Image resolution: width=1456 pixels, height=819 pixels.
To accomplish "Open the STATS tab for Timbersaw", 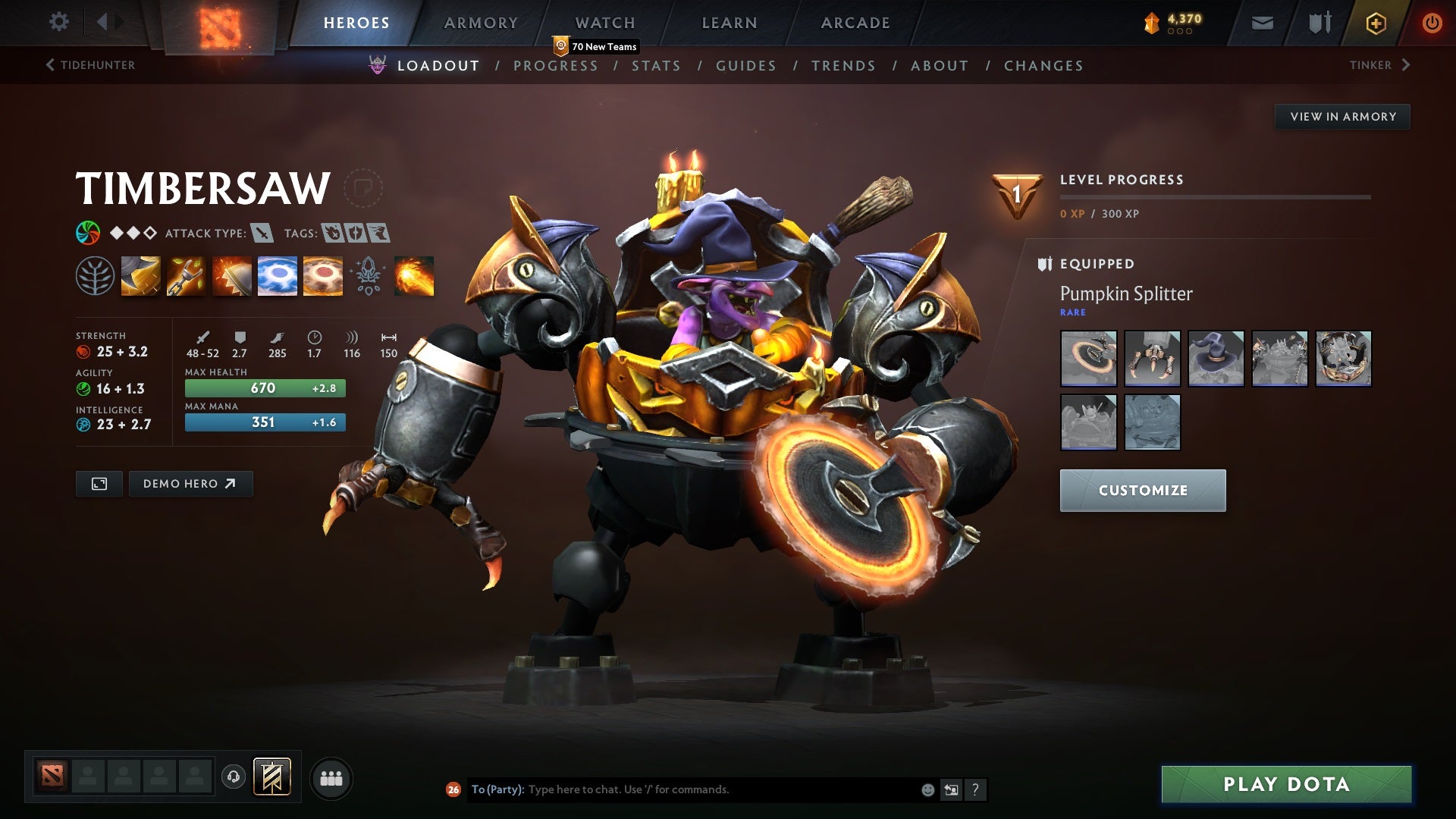I will pos(657,65).
